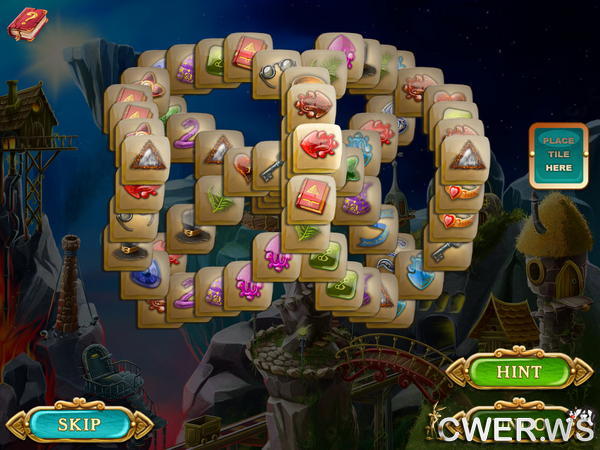Skip the current puzzle with SKIP
This screenshot has height=450, width=600.
pos(79,423)
